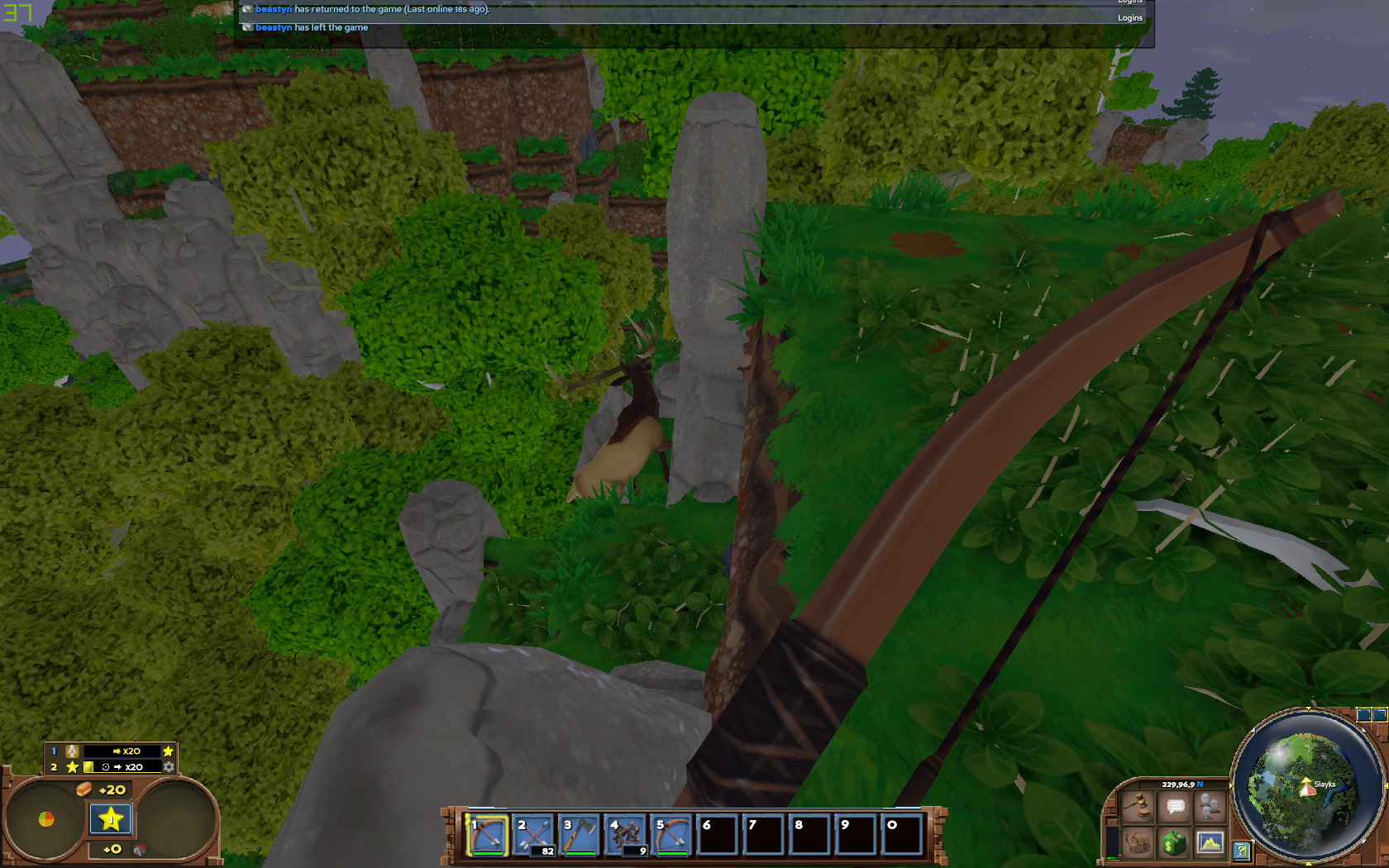This screenshot has width=1389, height=868.
Task: Open crafting settings via the gear icon
Action: pos(169,767)
